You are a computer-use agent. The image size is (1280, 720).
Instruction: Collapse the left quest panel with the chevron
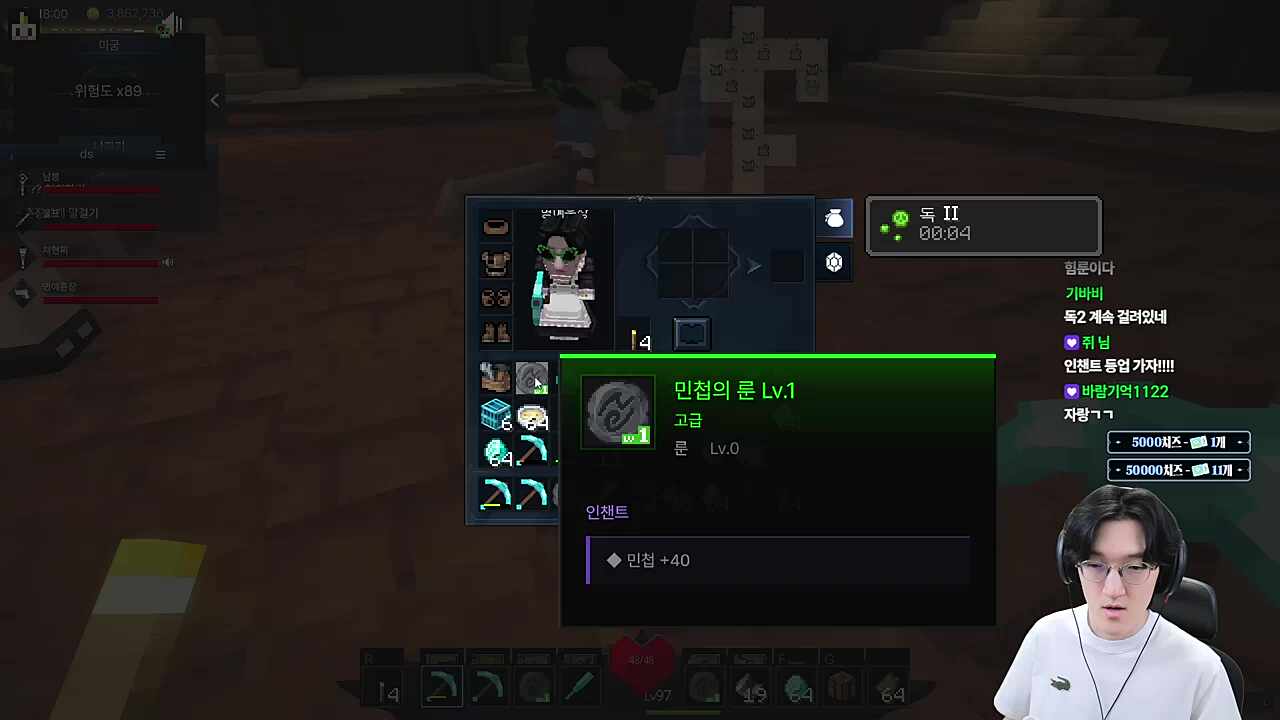pos(214,100)
